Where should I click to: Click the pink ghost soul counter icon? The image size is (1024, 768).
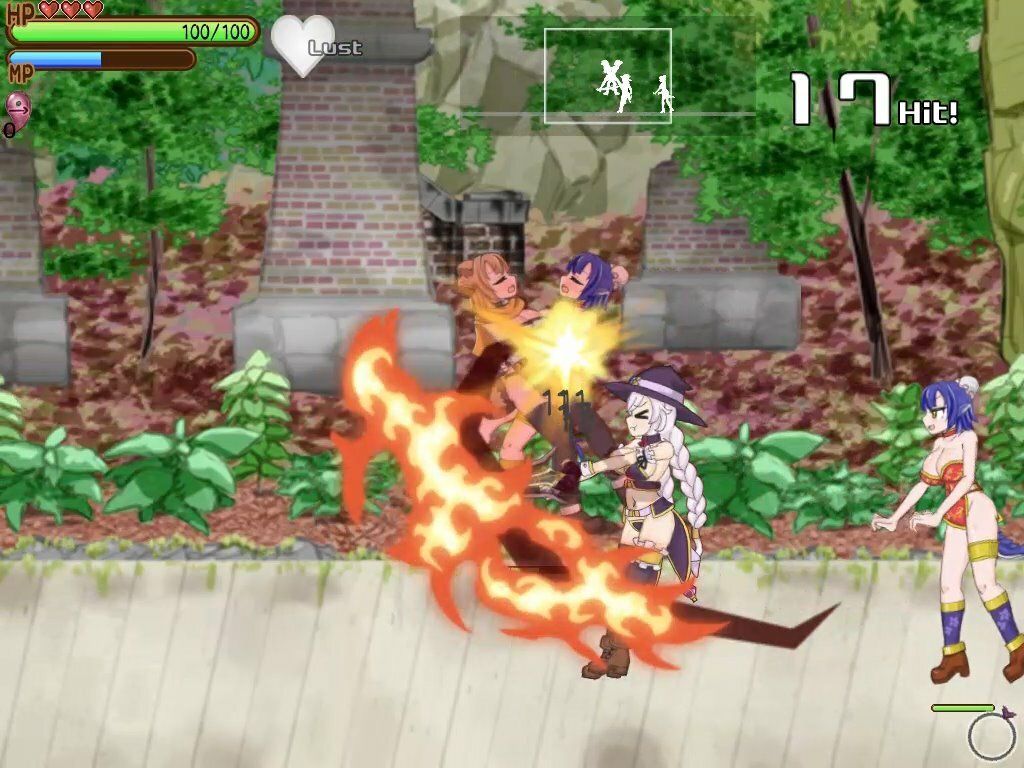coord(18,107)
